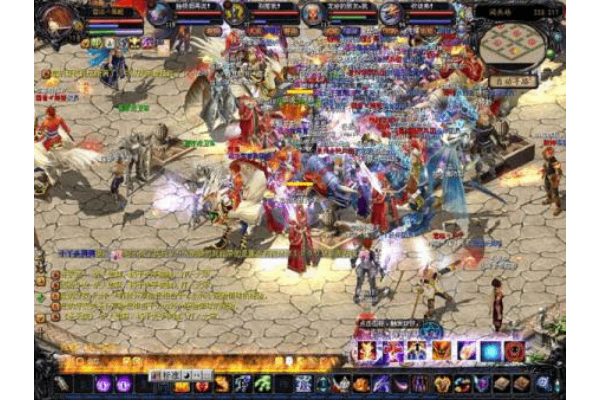
Task: Activate the green claw skill slot
Action: point(262,384)
